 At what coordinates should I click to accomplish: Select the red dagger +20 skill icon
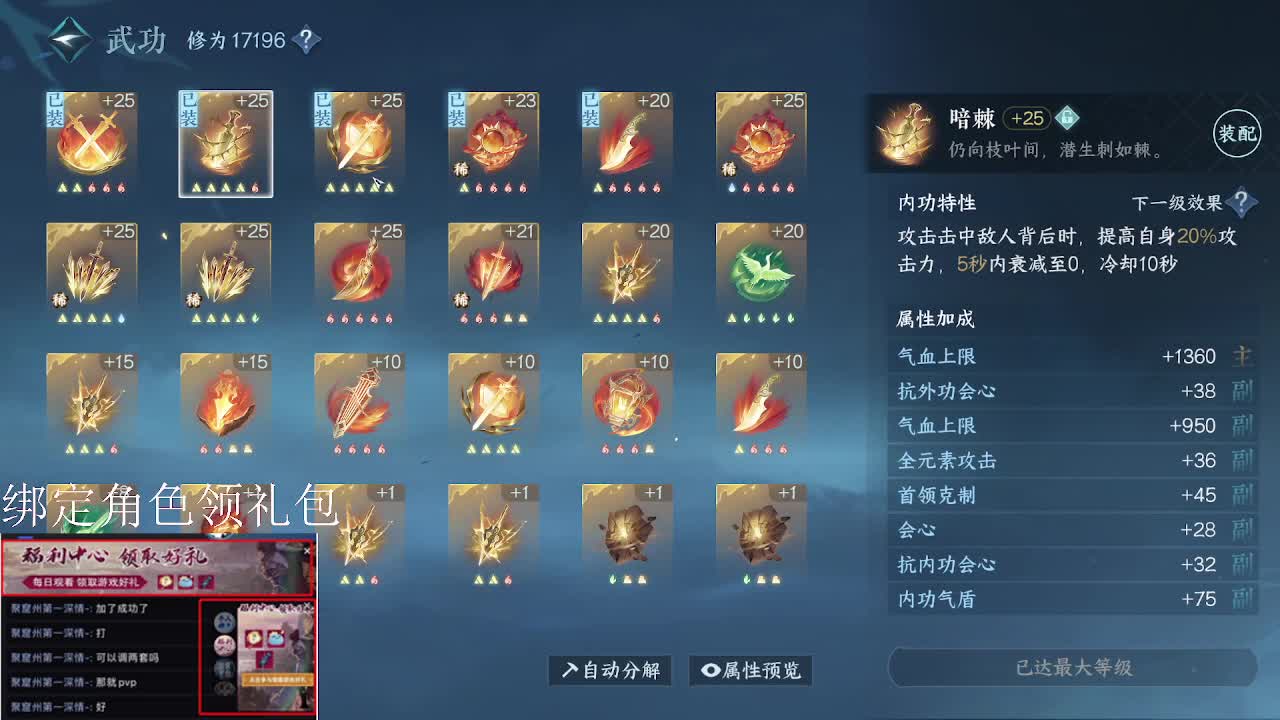tap(627, 140)
